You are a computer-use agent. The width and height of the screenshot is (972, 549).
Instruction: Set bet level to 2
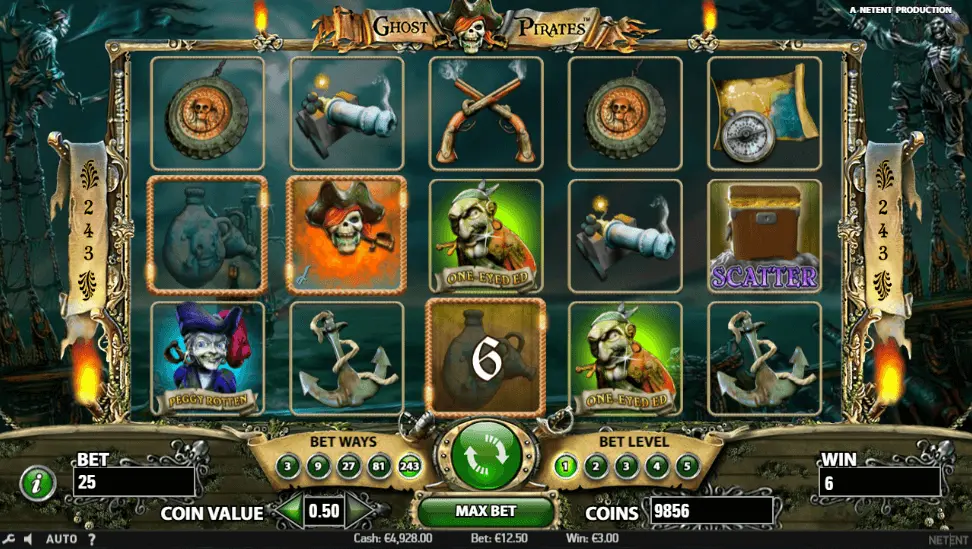point(595,466)
